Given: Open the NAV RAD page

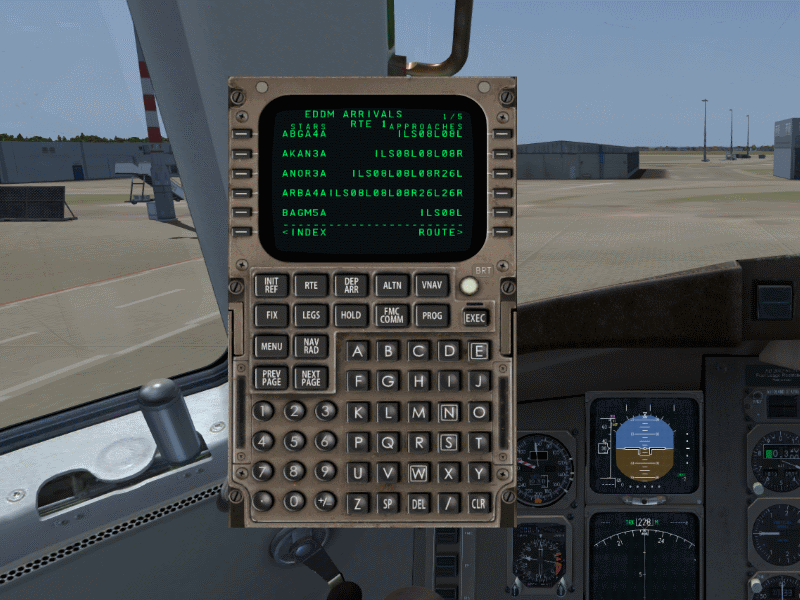Looking at the screenshot, I should point(310,347).
